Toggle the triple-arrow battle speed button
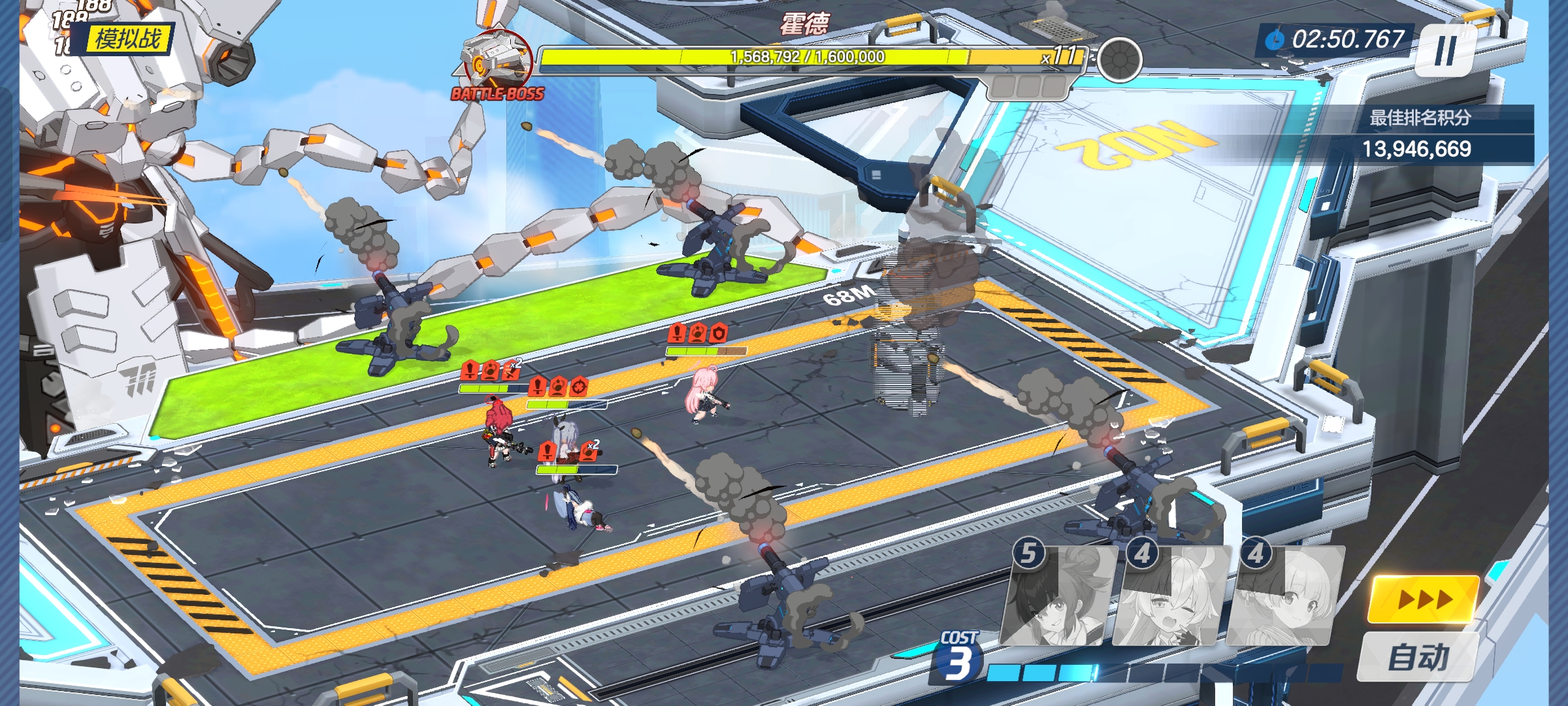This screenshot has height=706, width=1568. 1424,599
